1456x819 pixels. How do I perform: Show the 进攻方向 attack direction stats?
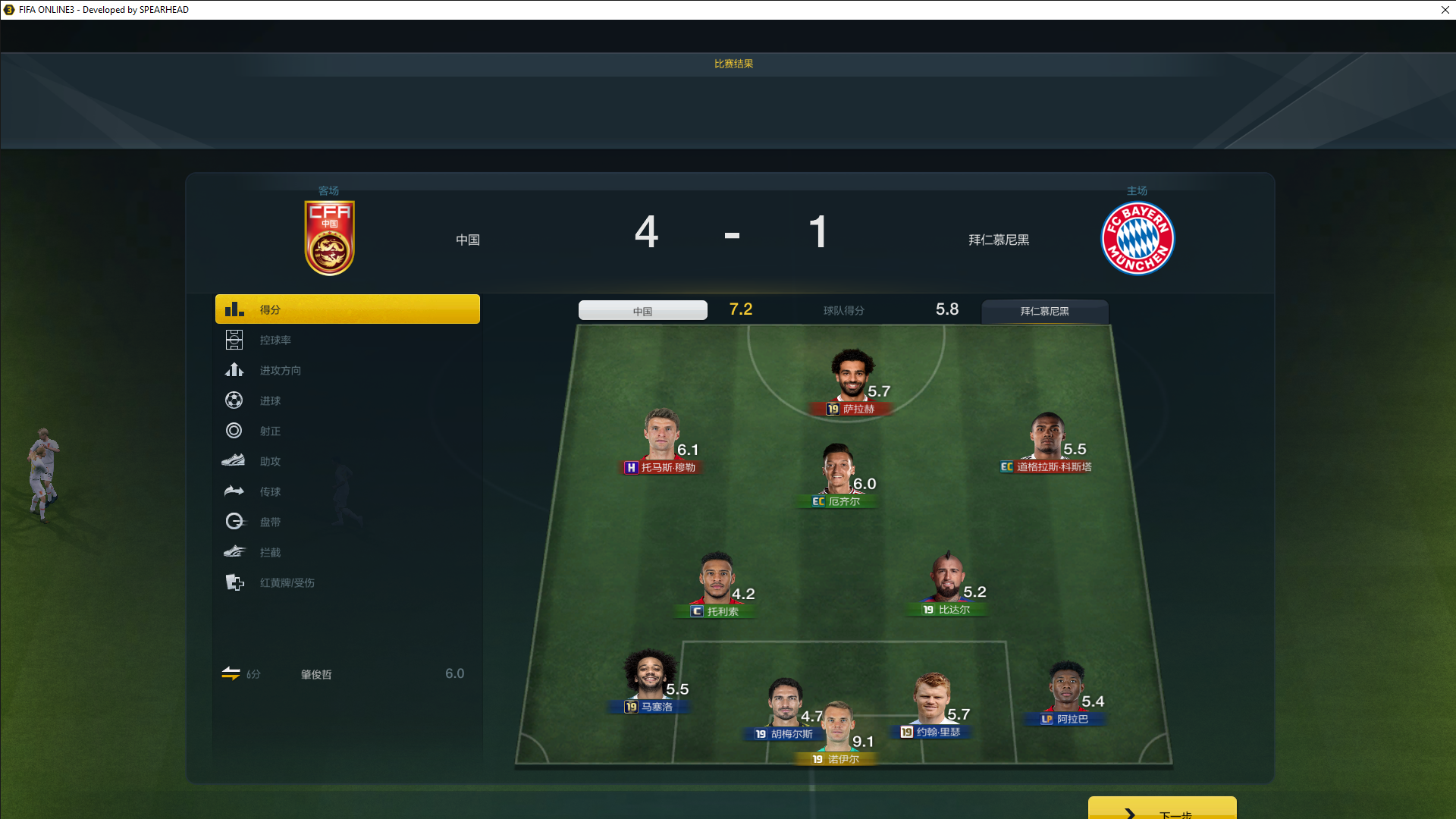(347, 370)
